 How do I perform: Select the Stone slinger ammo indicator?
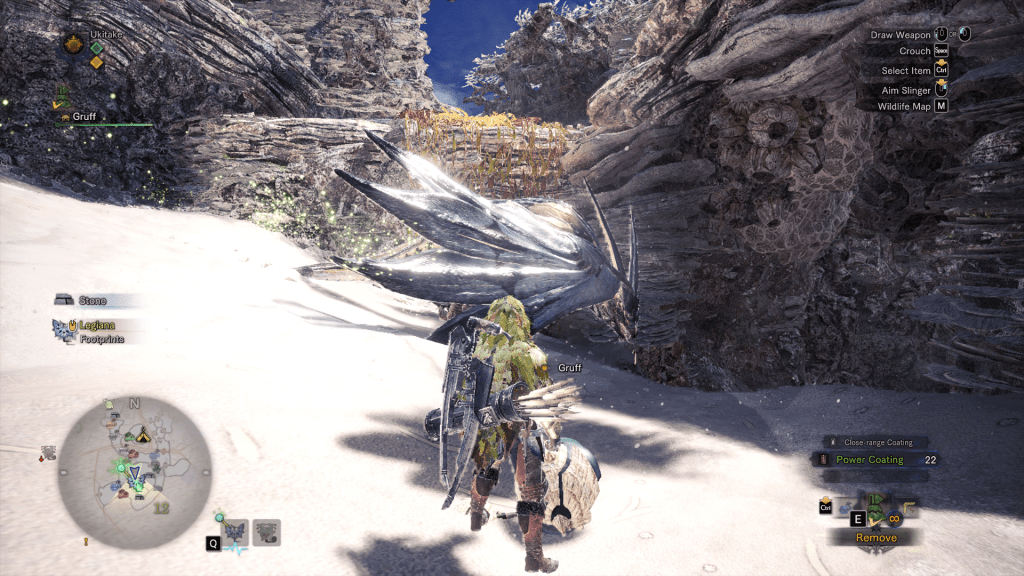[x=94, y=300]
